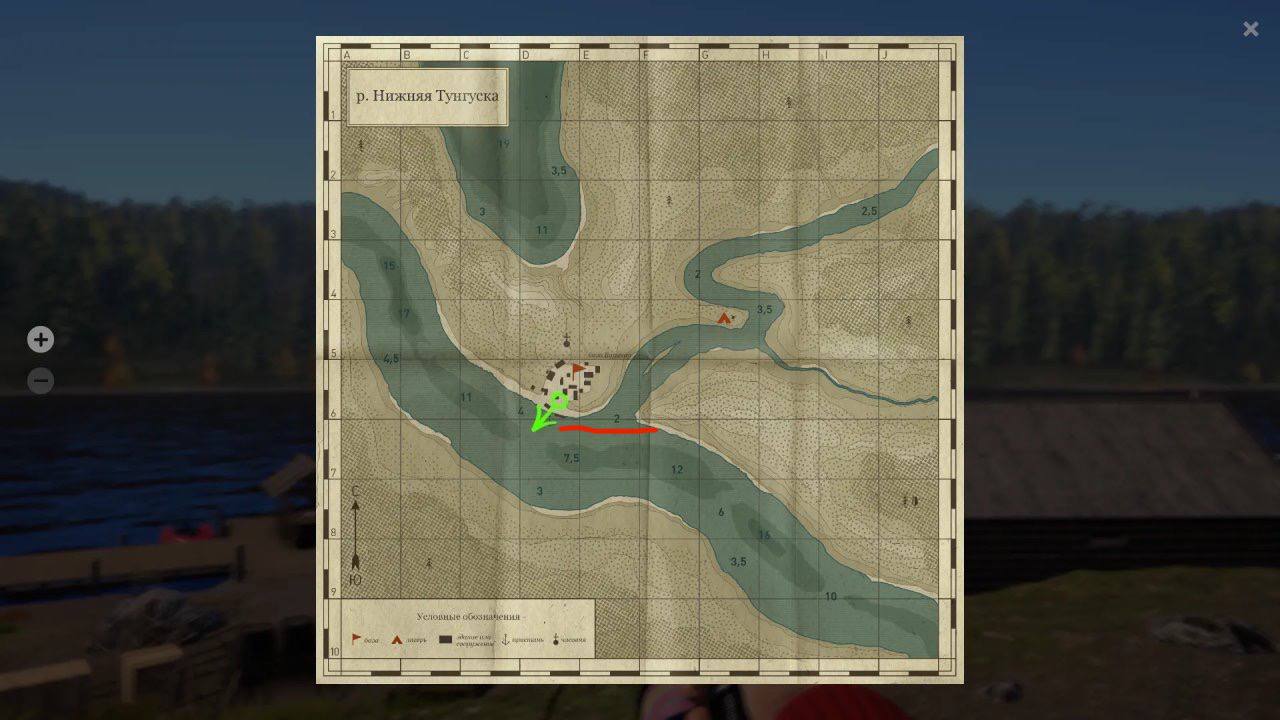Image resolution: width=1280 pixels, height=720 pixels.
Task: Select the orange tent camp marker near square G4
Action: coord(723,315)
